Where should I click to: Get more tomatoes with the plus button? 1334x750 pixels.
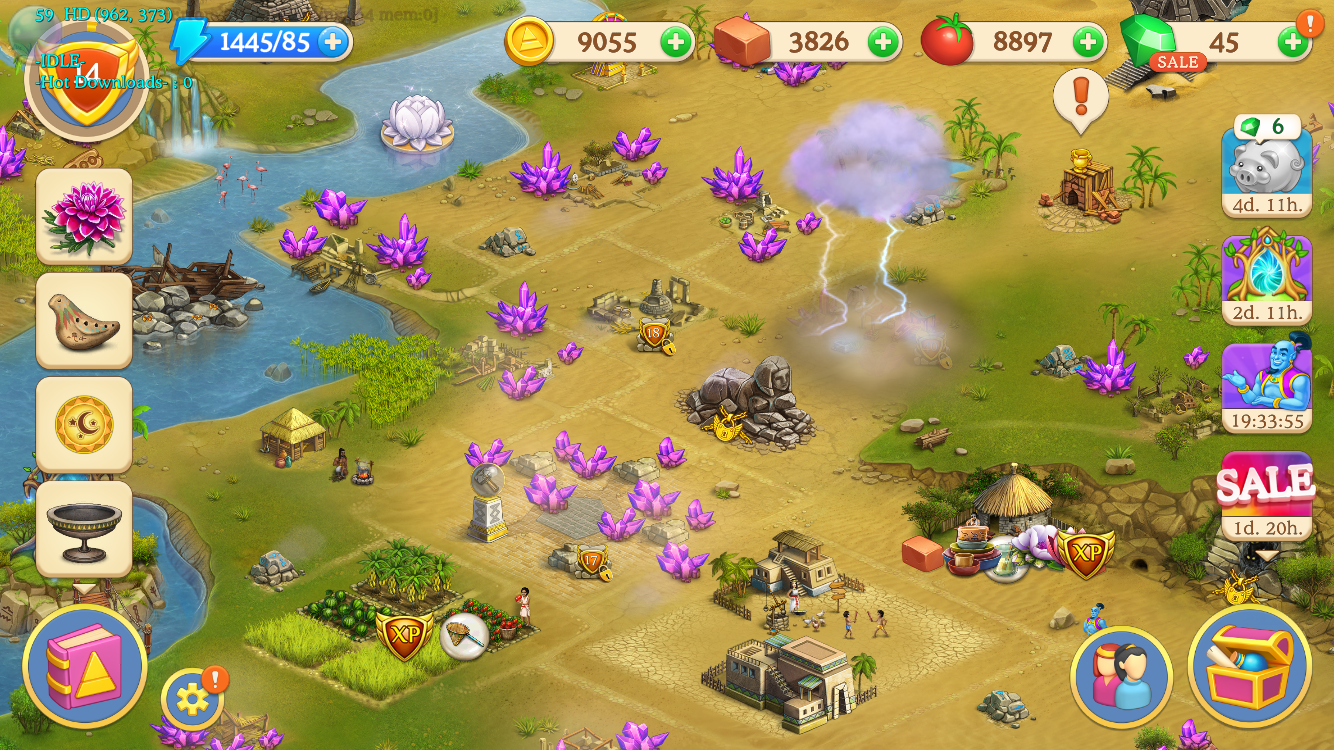click(1088, 42)
